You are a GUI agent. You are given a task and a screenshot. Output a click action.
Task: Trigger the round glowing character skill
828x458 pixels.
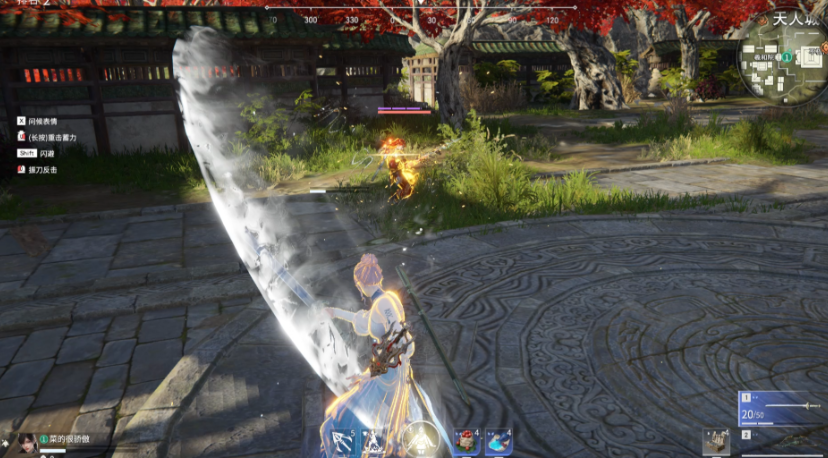point(418,439)
